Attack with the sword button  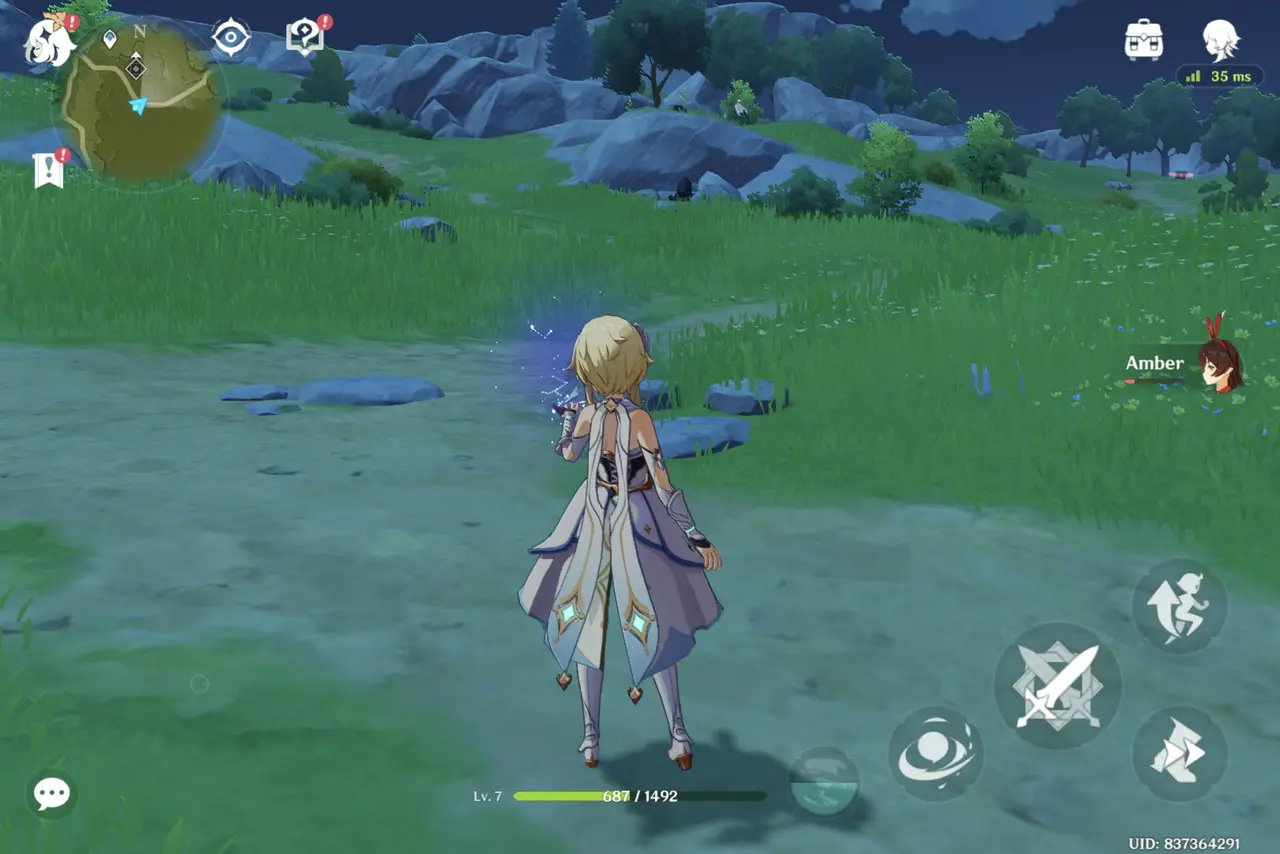pos(1058,686)
